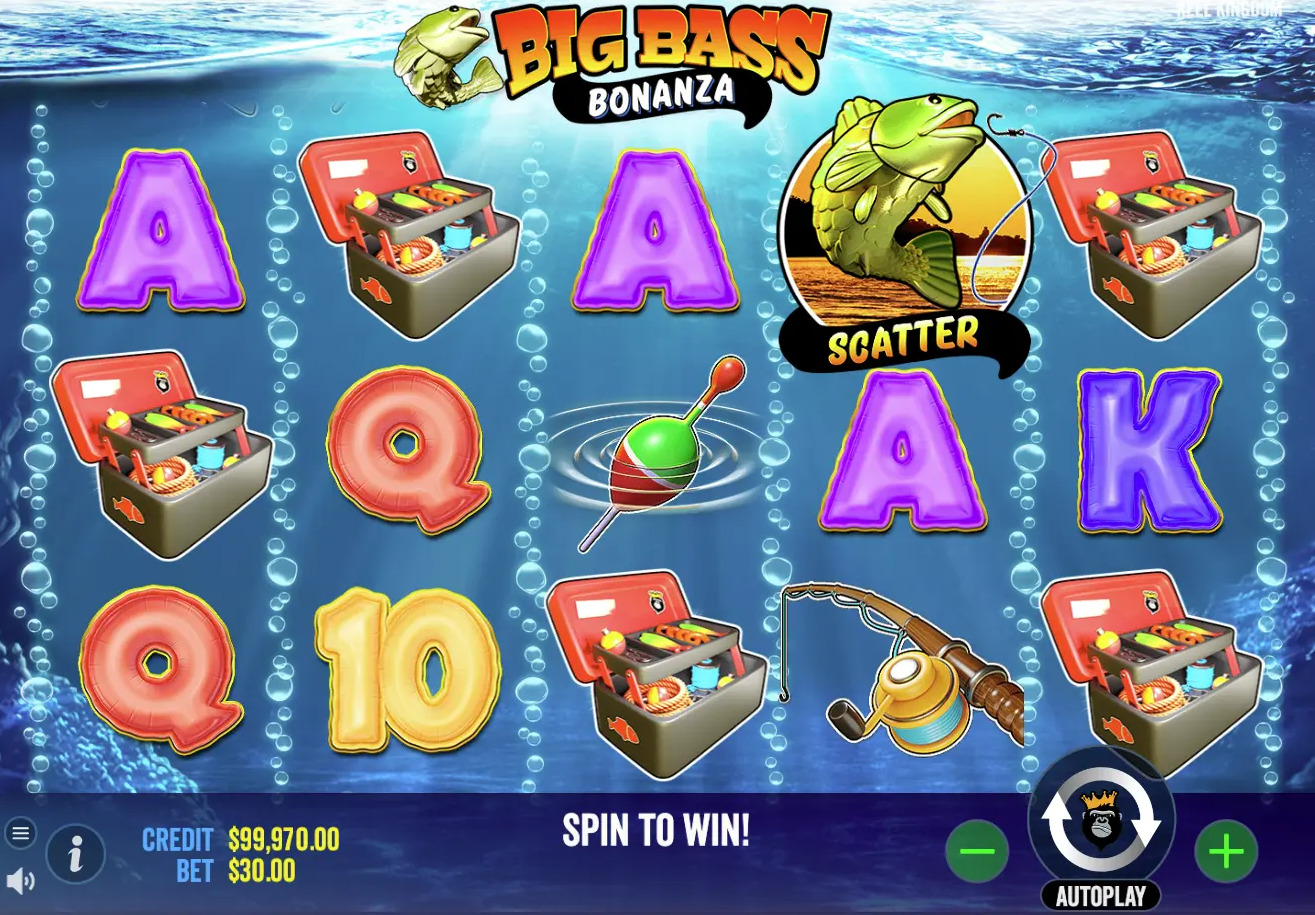Image resolution: width=1315 pixels, height=915 pixels.
Task: Toggle the sound speaker icon
Action: pos(20,881)
